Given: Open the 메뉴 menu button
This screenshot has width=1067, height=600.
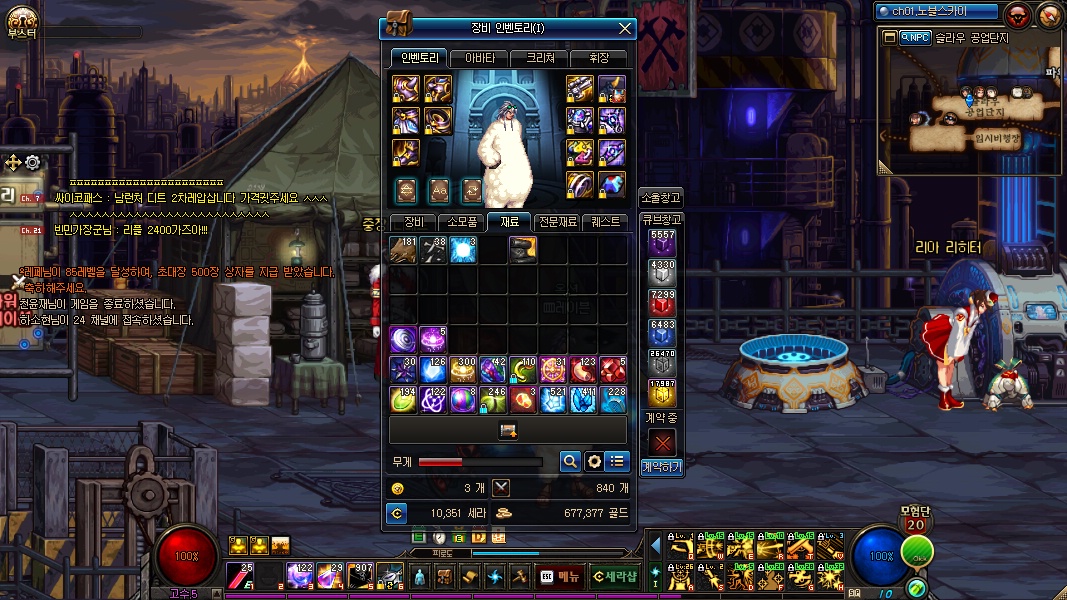Looking at the screenshot, I should [561, 575].
